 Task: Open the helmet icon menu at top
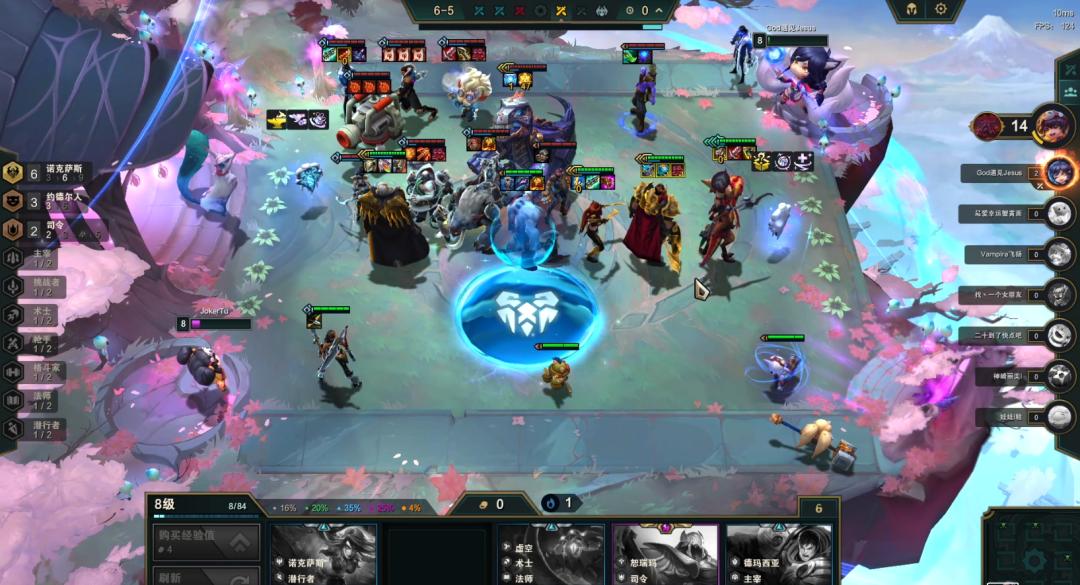pos(912,9)
